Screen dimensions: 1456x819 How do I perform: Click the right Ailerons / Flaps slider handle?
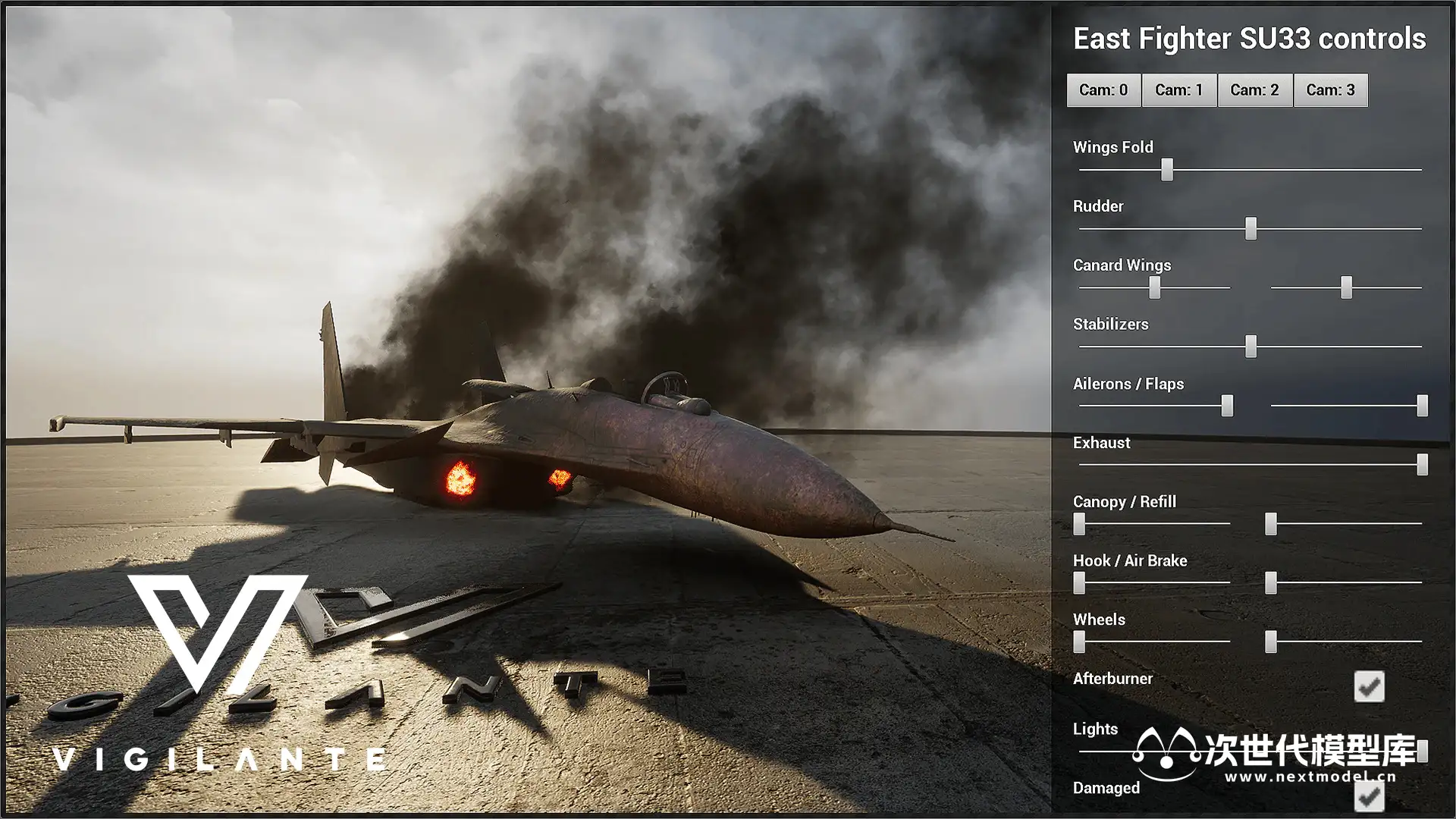[1422, 406]
